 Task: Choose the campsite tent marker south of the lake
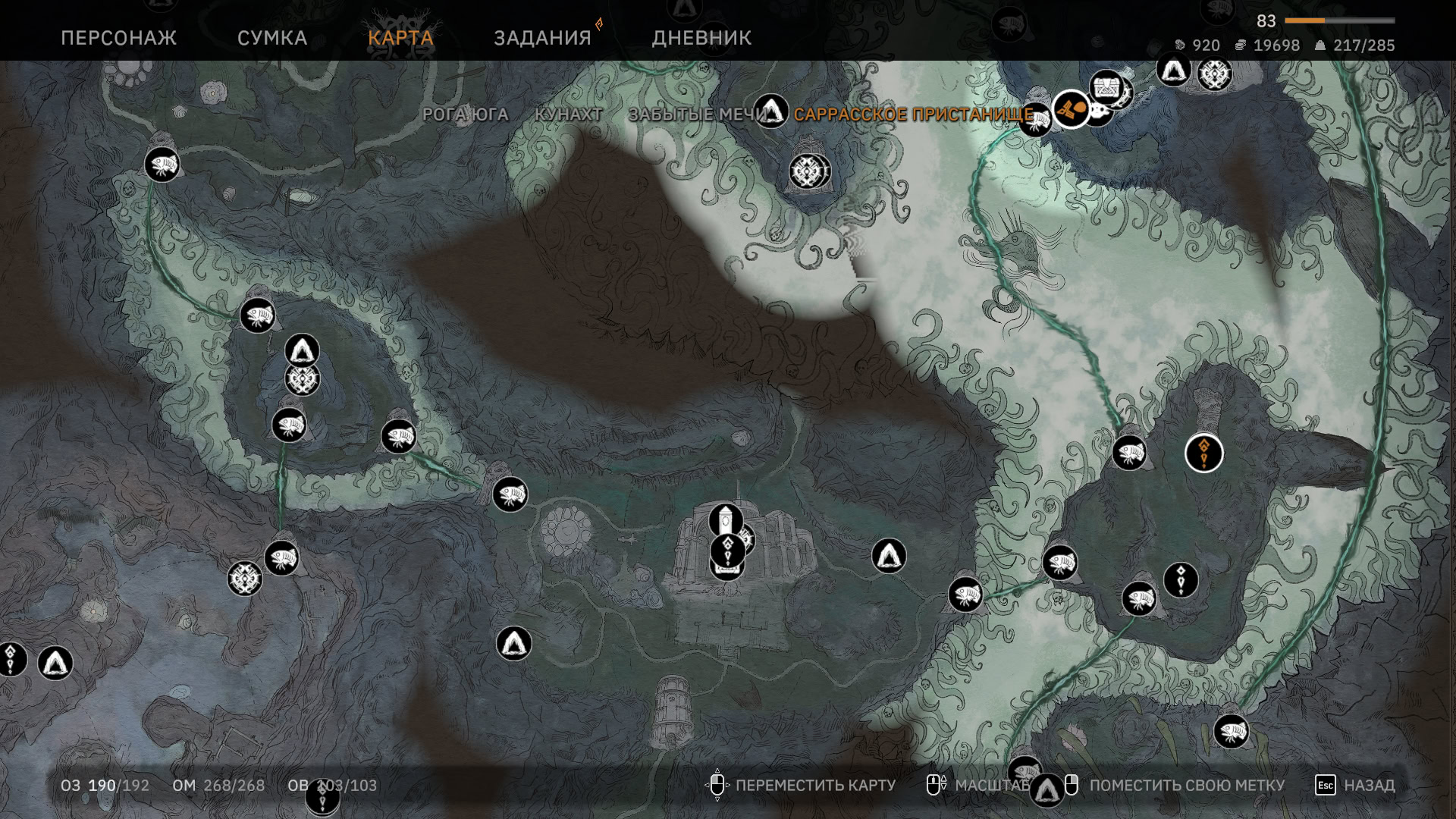coord(513,643)
